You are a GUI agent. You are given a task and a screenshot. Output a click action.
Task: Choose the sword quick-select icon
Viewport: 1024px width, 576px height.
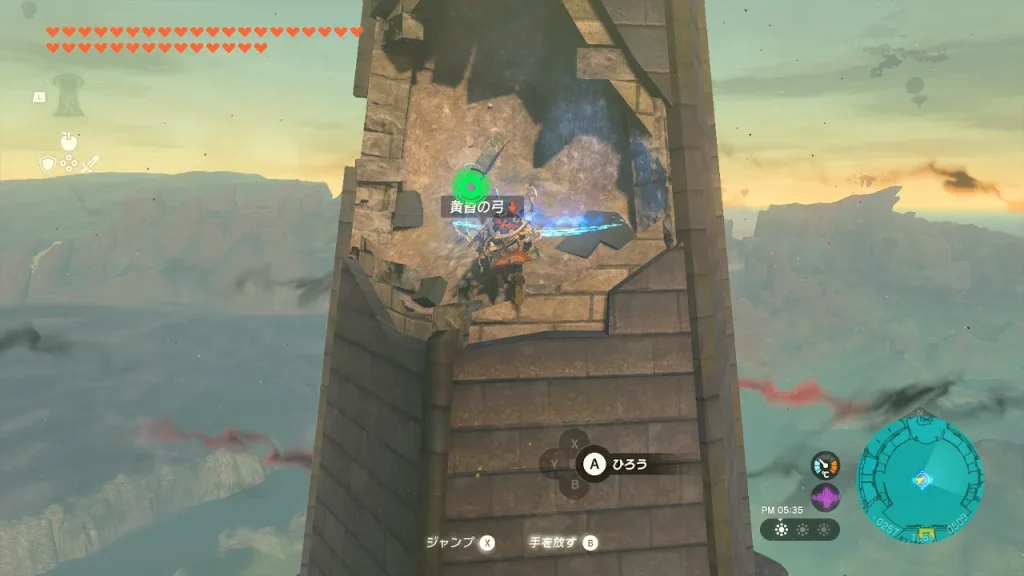89,164
